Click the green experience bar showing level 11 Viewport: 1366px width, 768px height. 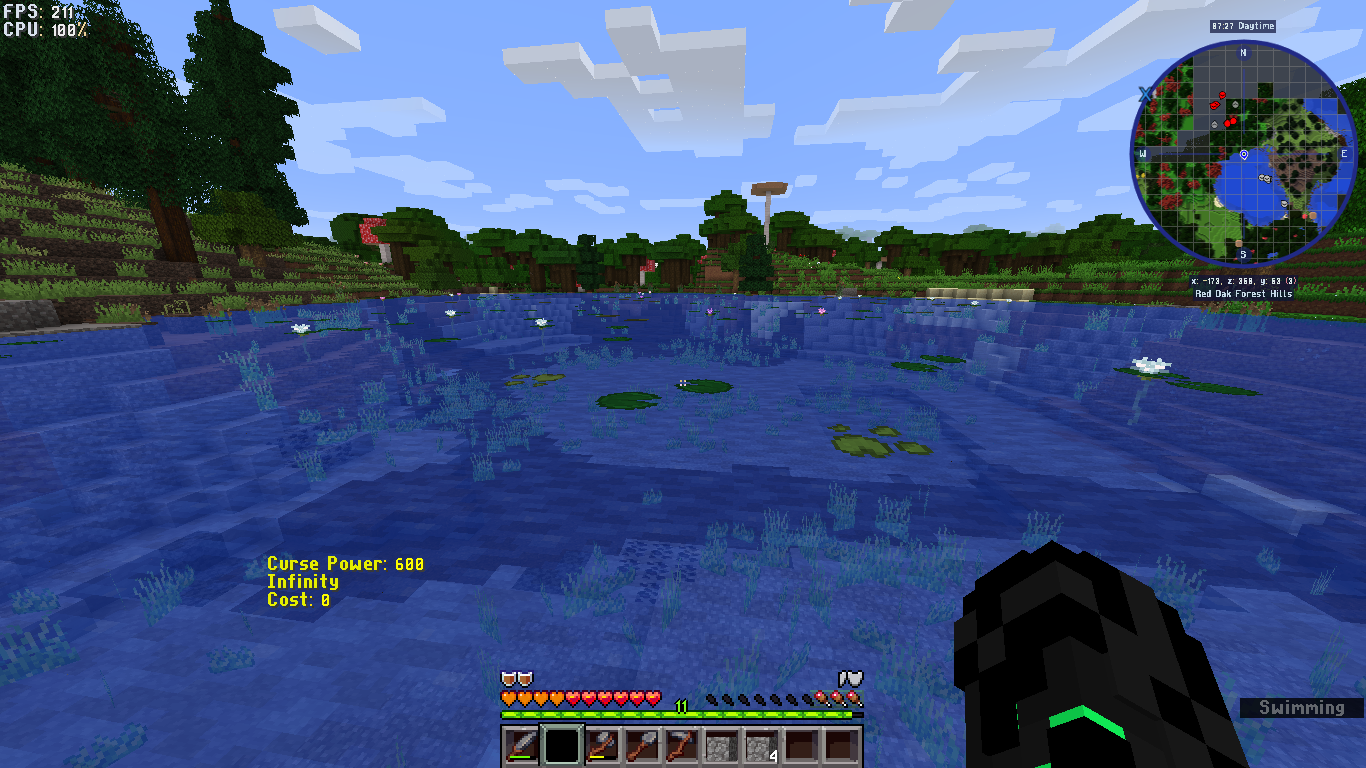click(682, 712)
